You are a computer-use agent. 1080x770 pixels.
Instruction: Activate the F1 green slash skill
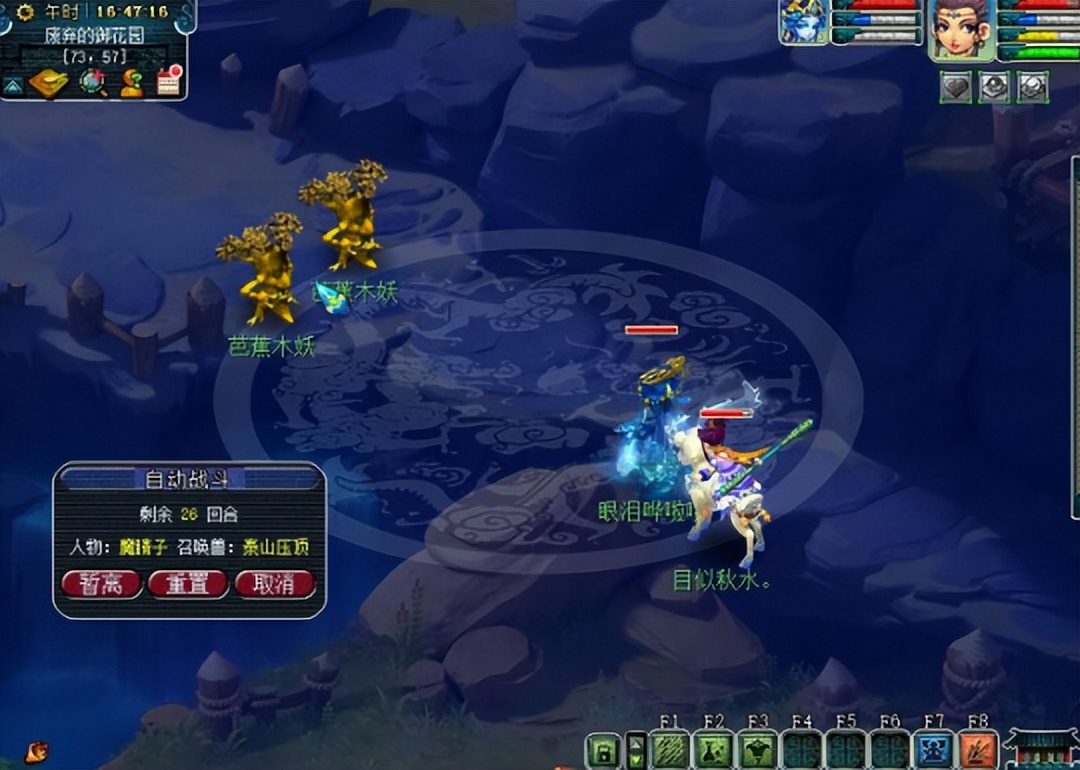coord(669,750)
